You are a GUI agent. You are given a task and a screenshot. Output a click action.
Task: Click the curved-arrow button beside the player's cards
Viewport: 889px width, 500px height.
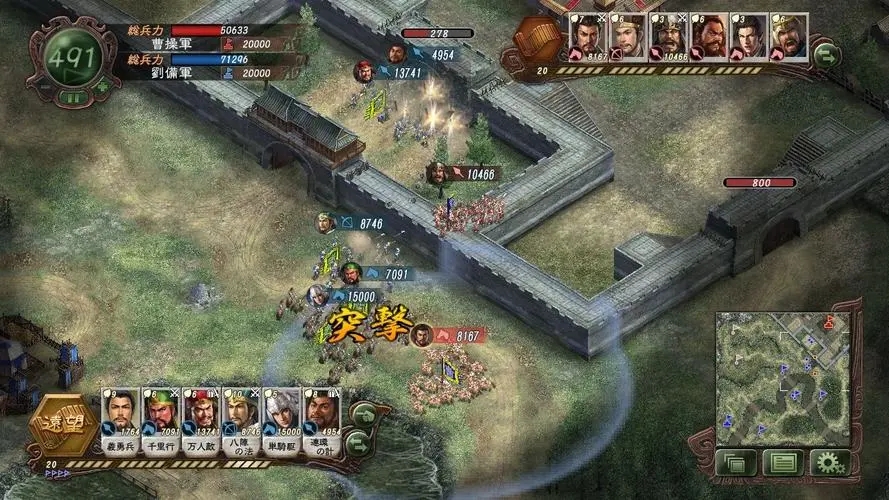(x=364, y=414)
